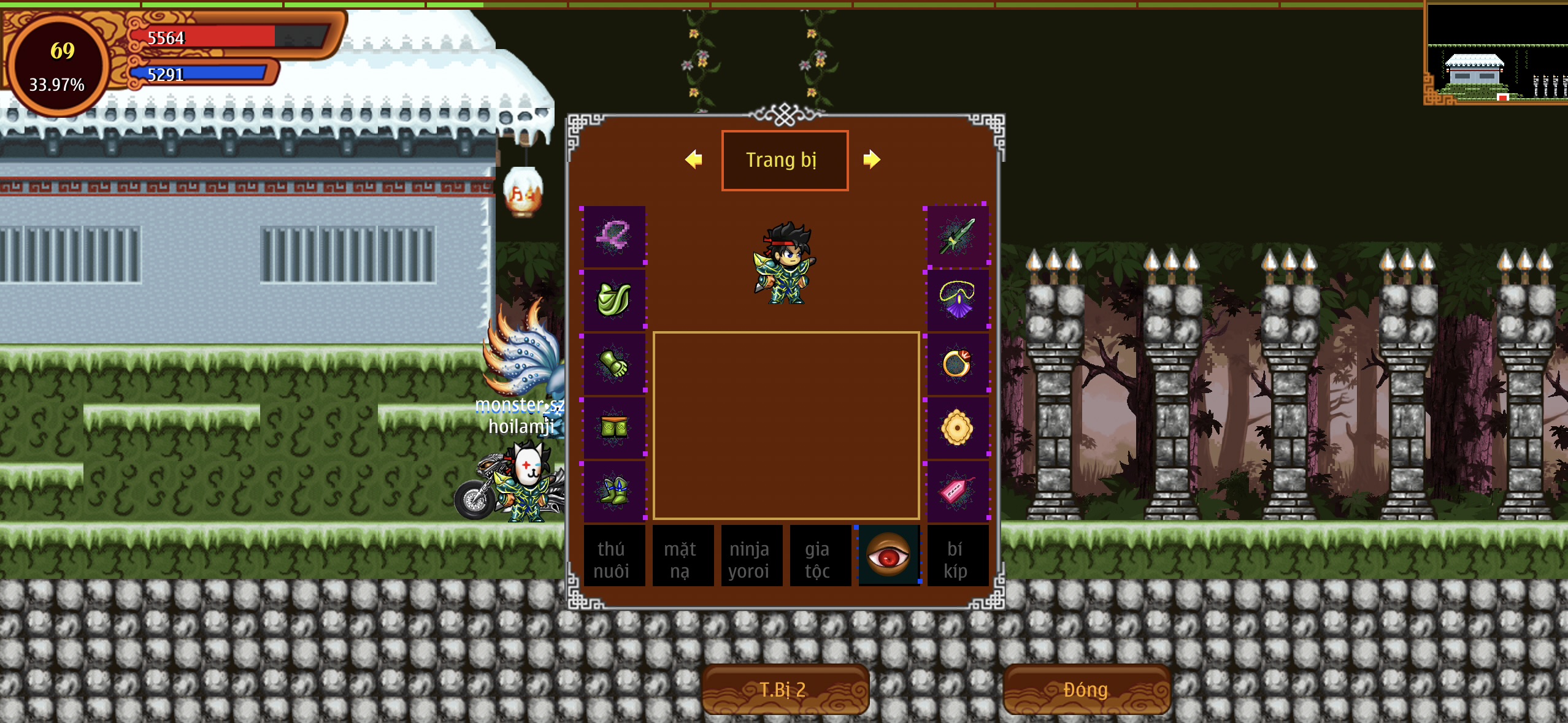This screenshot has height=723, width=1568.
Task: Select the purple headband equipment slot
Action: click(613, 237)
